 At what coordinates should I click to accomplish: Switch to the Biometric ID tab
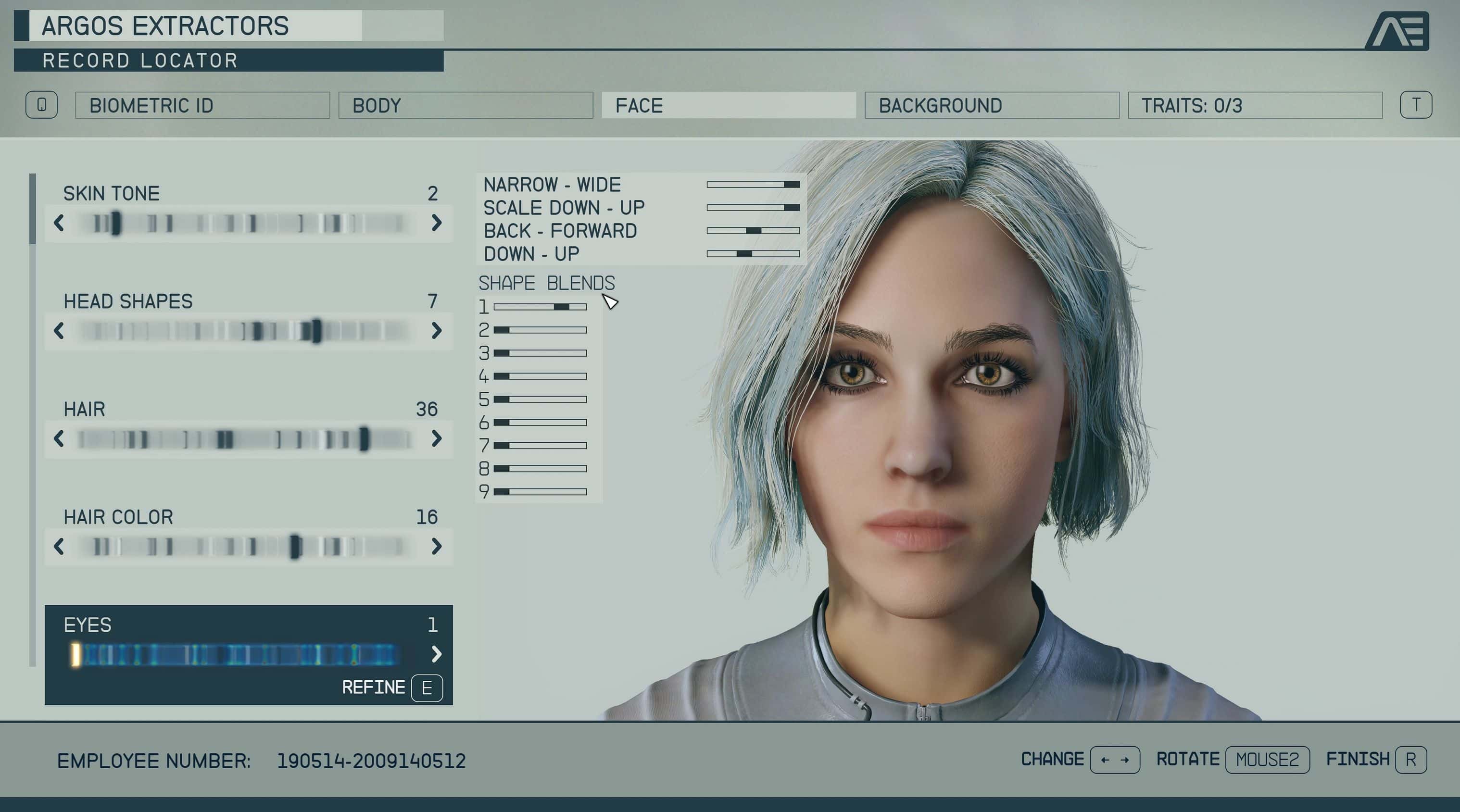click(x=202, y=105)
